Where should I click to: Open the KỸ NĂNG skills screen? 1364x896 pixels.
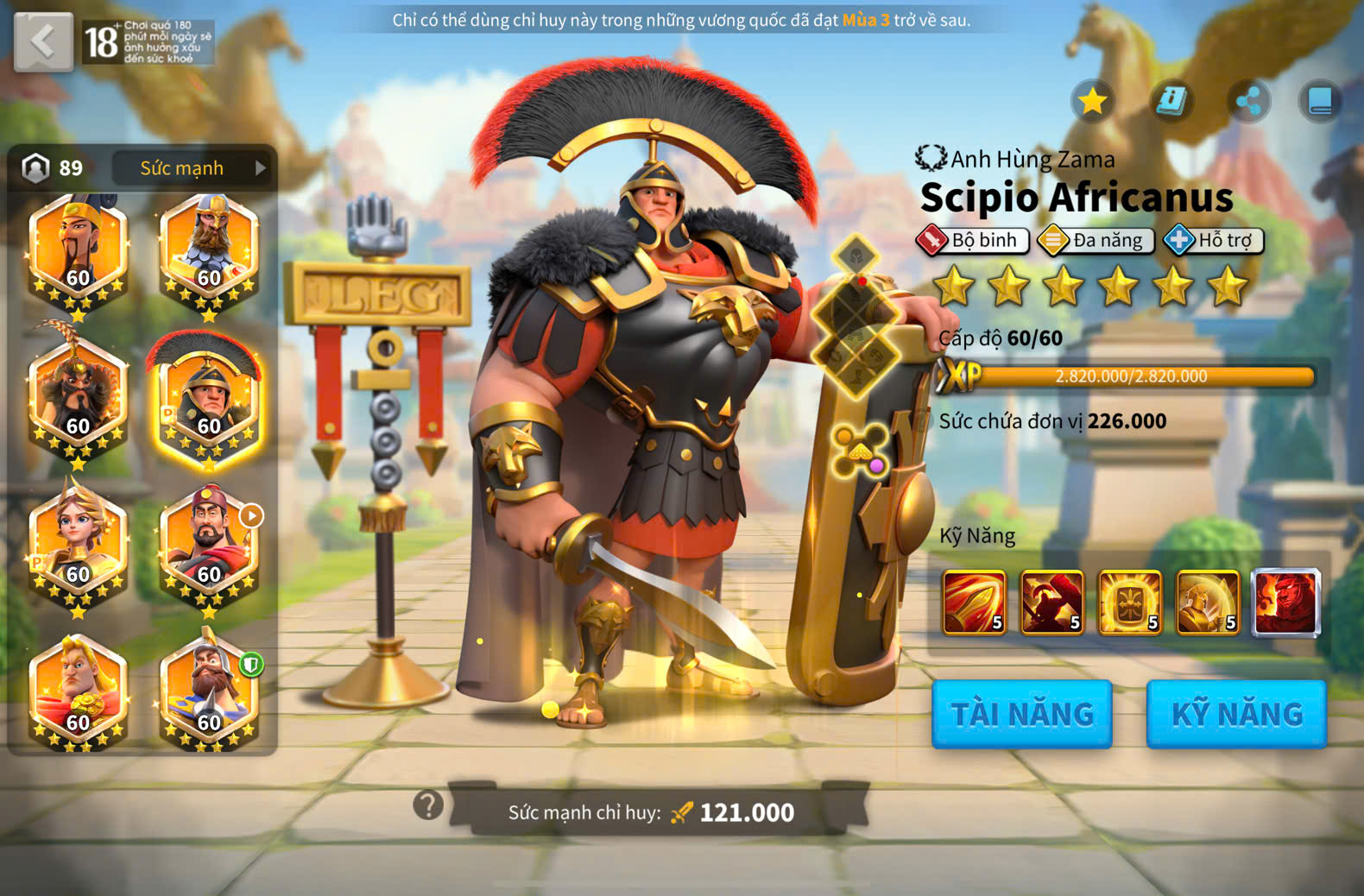(1236, 714)
